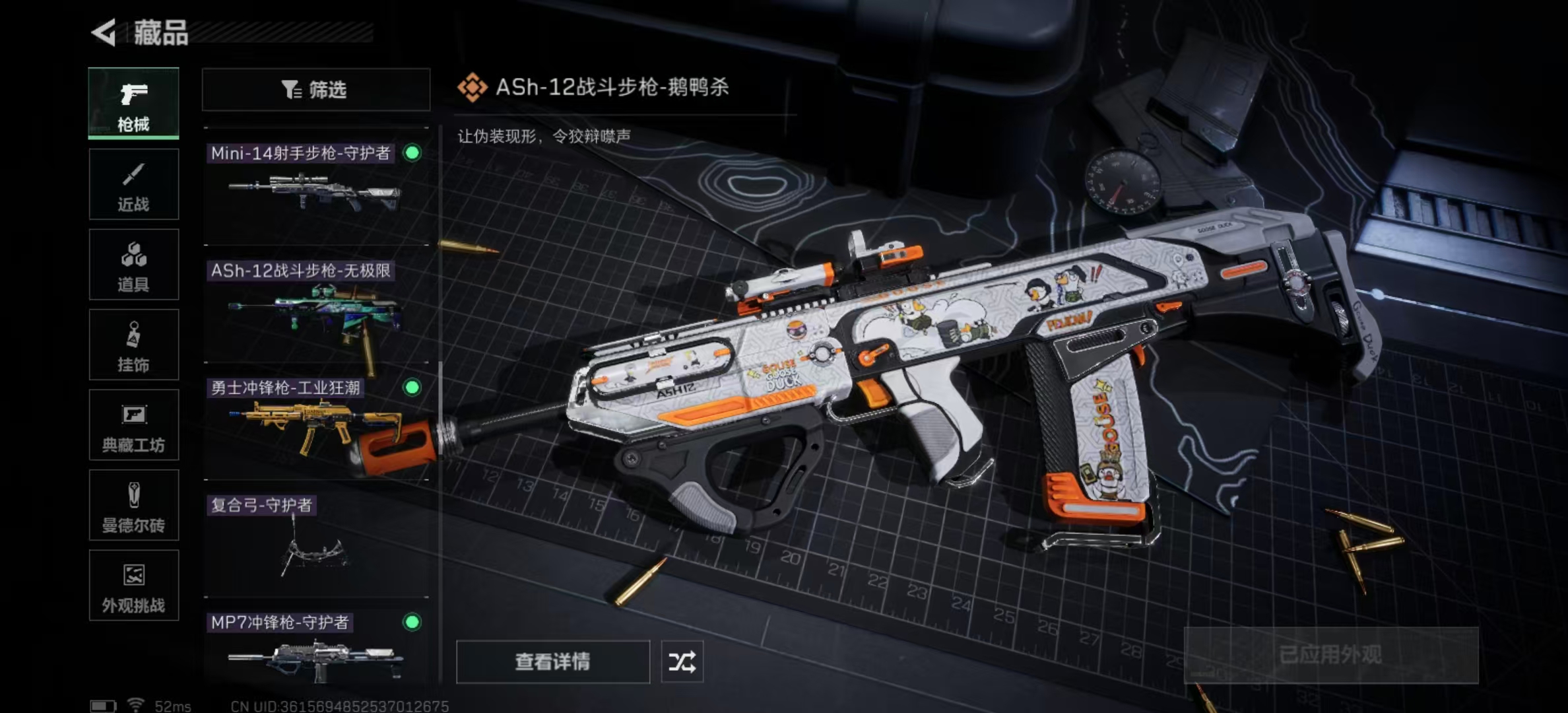Open the 典藏工坊 workshop tab

point(133,425)
